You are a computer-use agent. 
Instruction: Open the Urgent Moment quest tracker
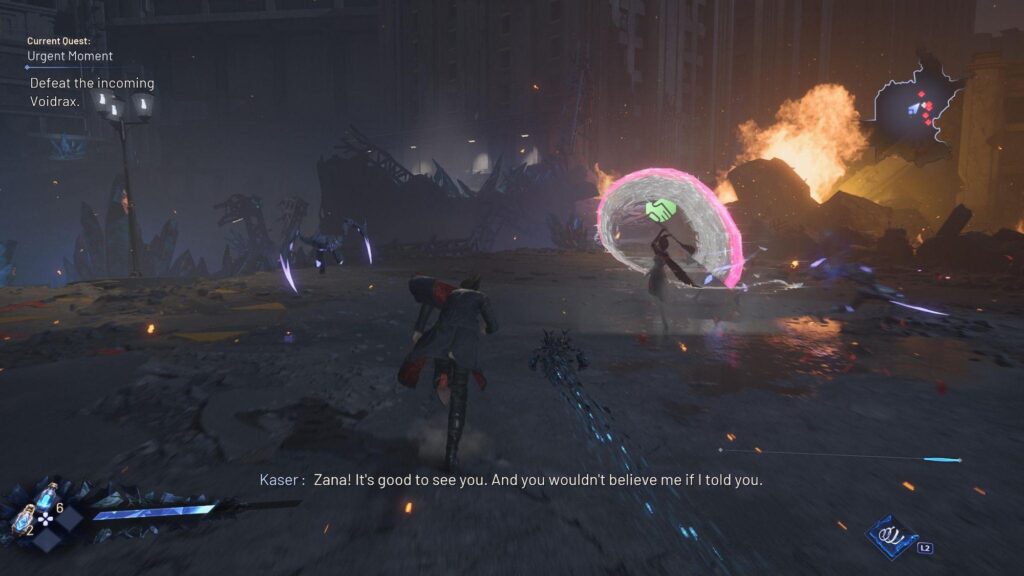tap(70, 56)
